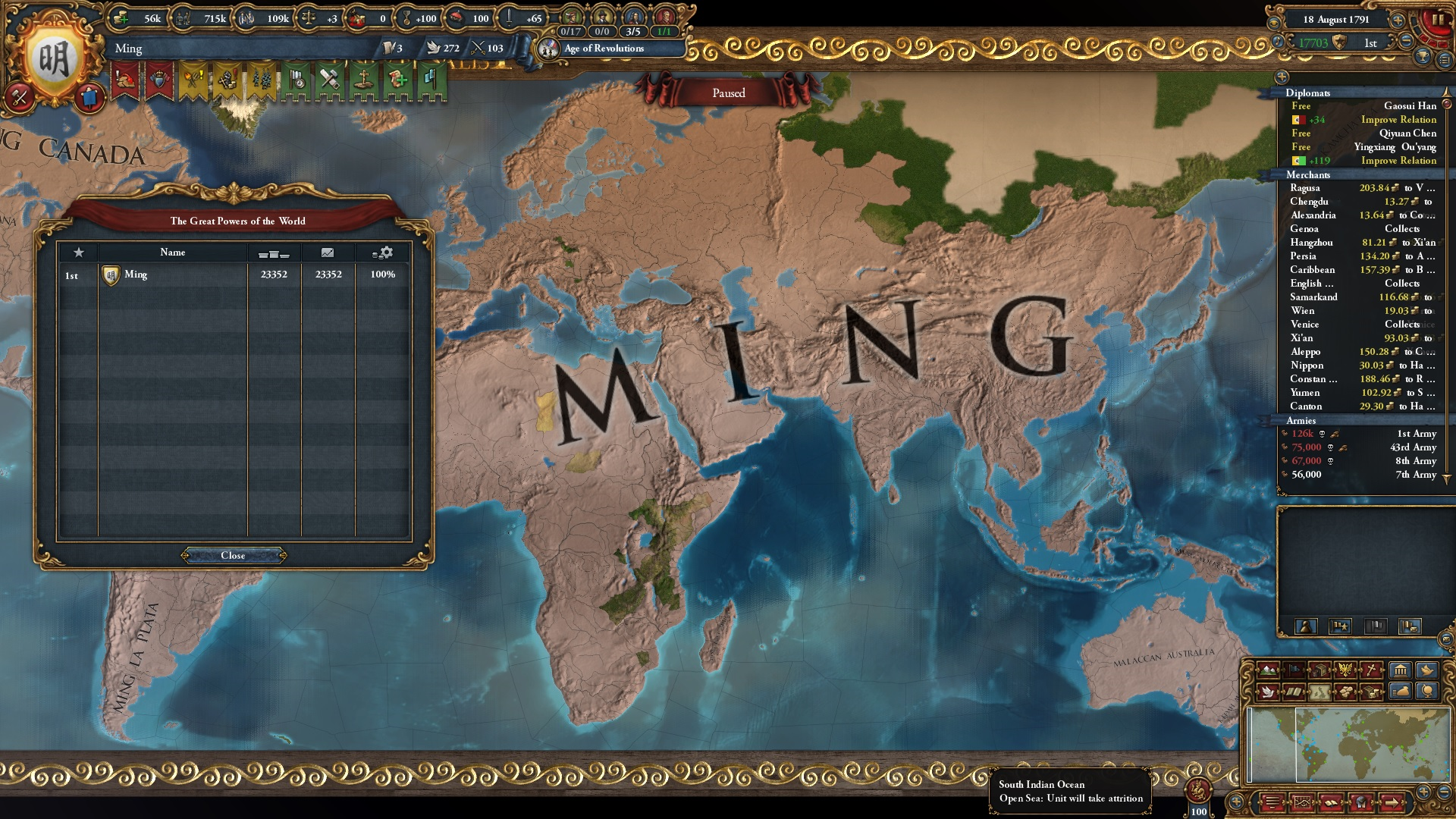Open country view by clicking the Ming name
The width and height of the screenshot is (1456, 819).
[x=129, y=49]
